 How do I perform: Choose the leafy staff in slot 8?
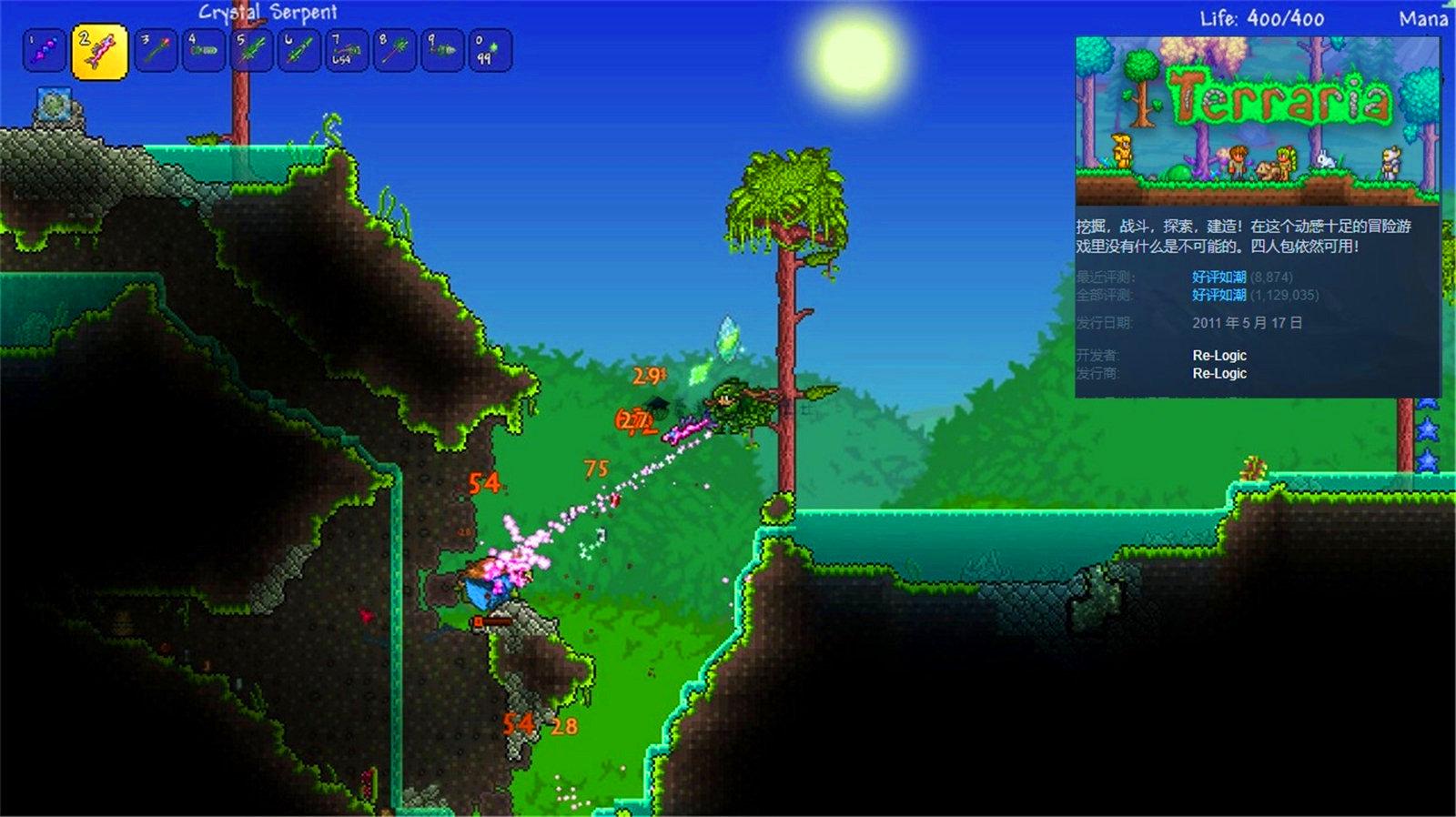(x=395, y=51)
